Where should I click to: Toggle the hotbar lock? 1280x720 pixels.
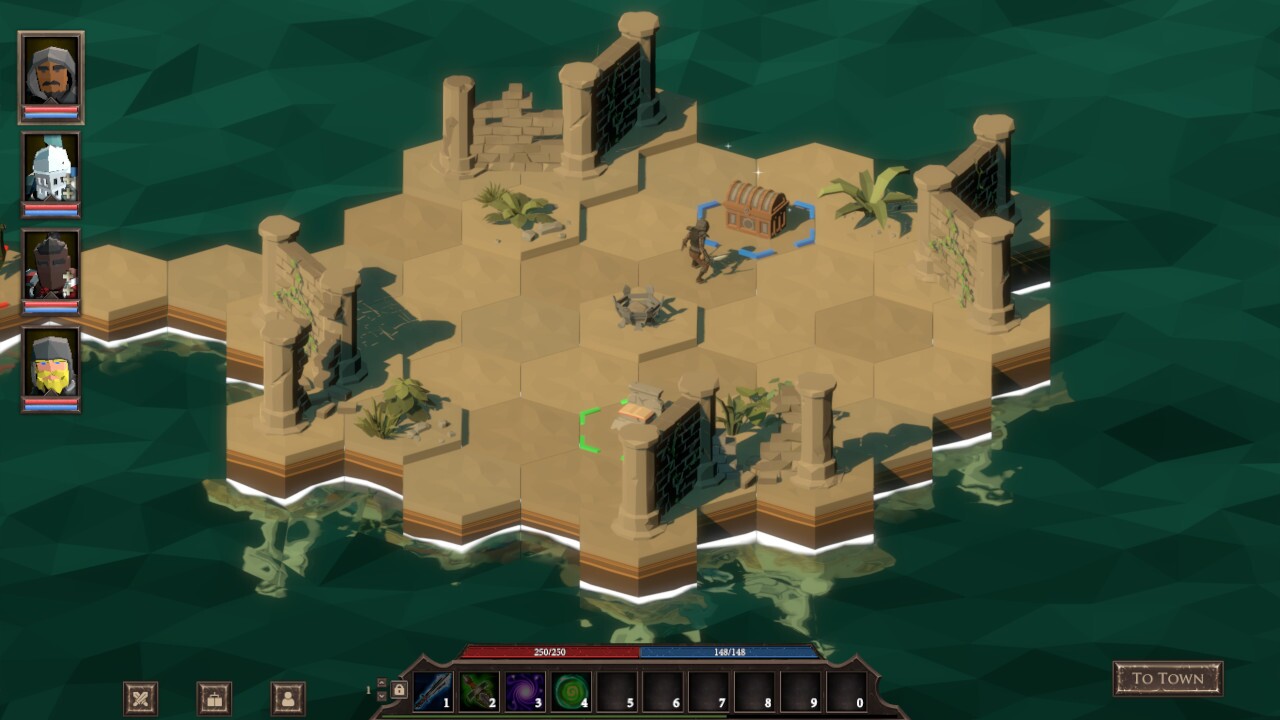[399, 689]
